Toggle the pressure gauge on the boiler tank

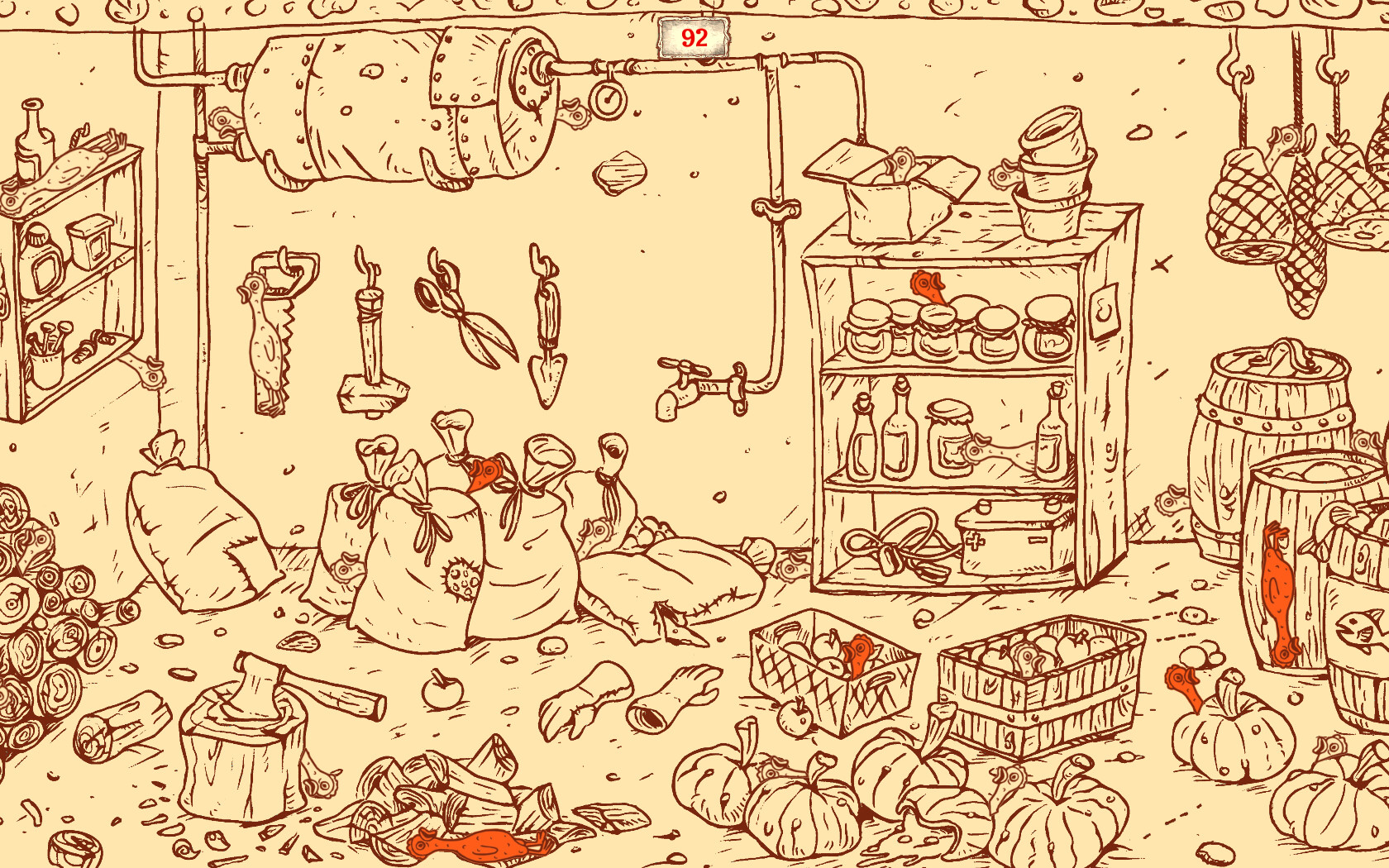click(608, 99)
